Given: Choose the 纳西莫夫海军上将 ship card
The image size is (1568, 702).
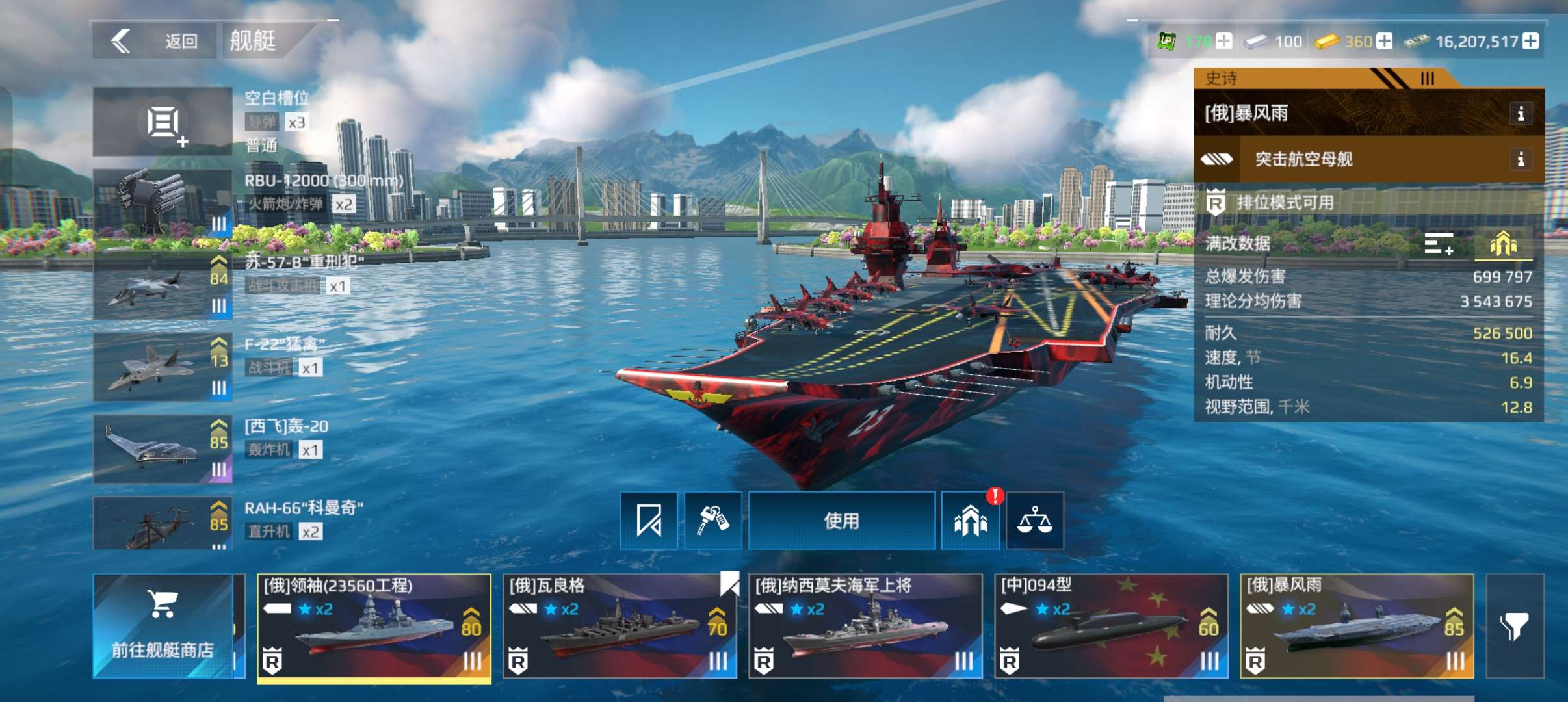Looking at the screenshot, I should click(865, 626).
